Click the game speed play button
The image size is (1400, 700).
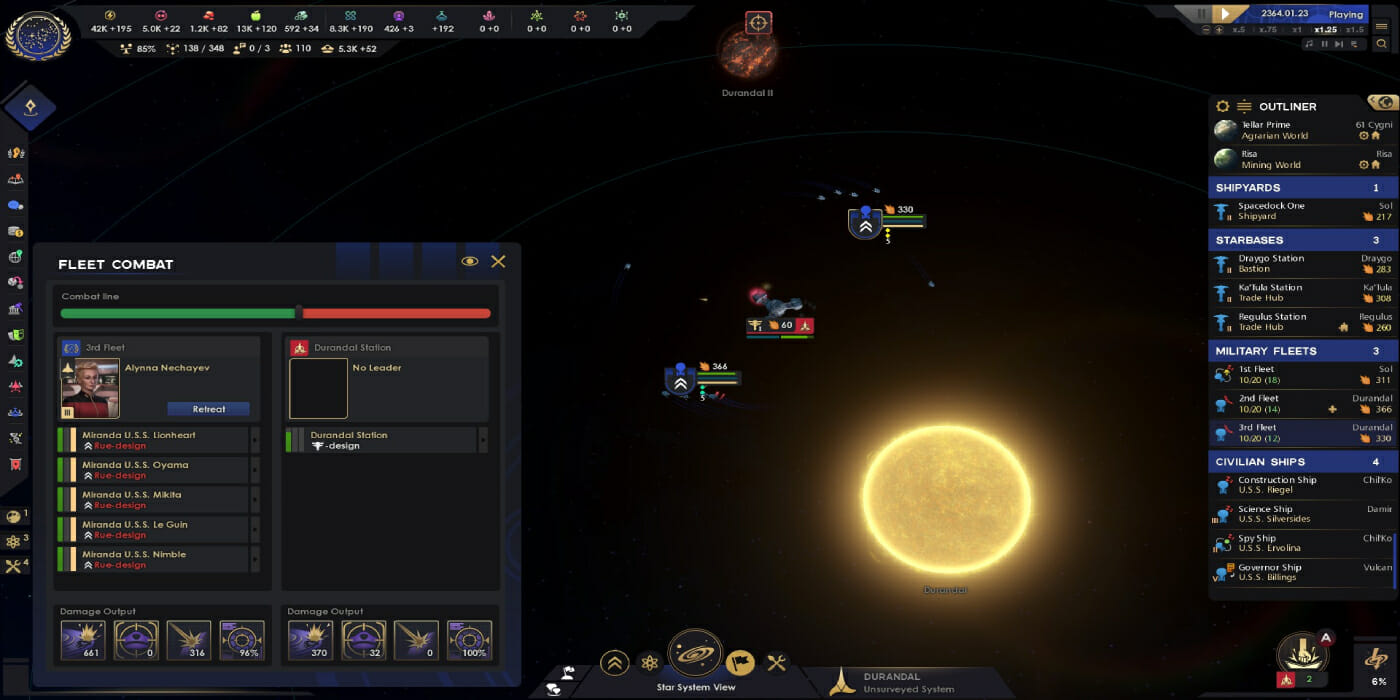(x=1226, y=14)
